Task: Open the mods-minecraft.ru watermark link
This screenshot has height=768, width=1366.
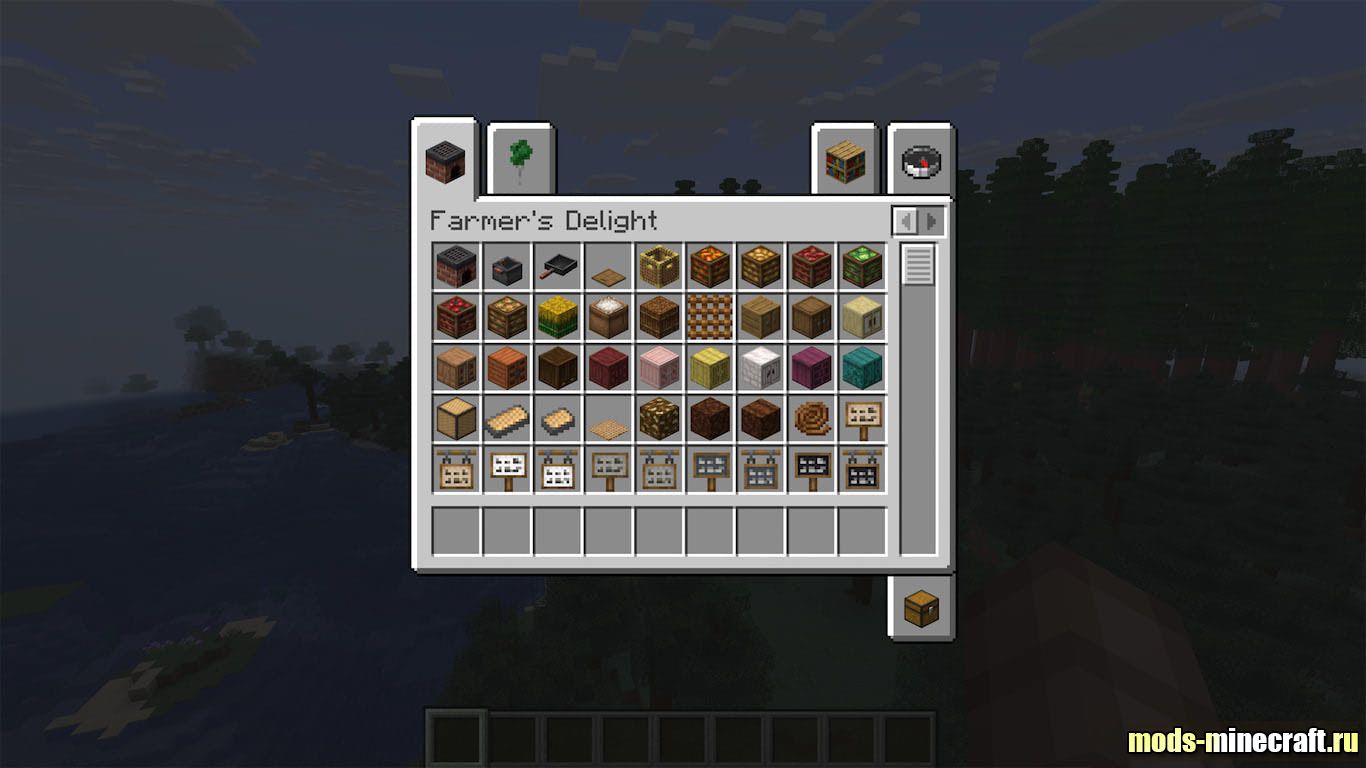Action: 1243,741
